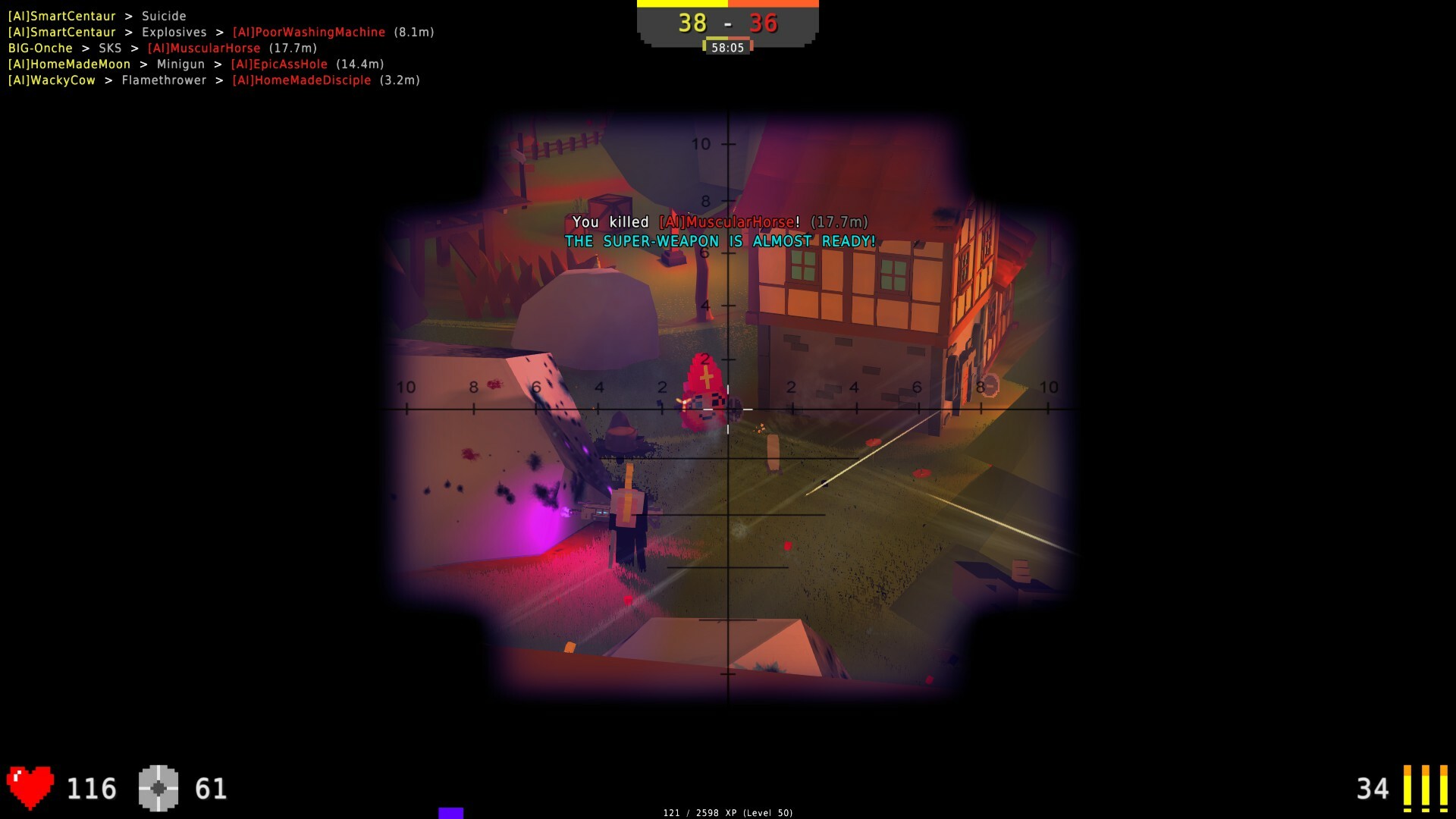
Task: Click the XP progress bar at the bottom
Action: [727, 812]
